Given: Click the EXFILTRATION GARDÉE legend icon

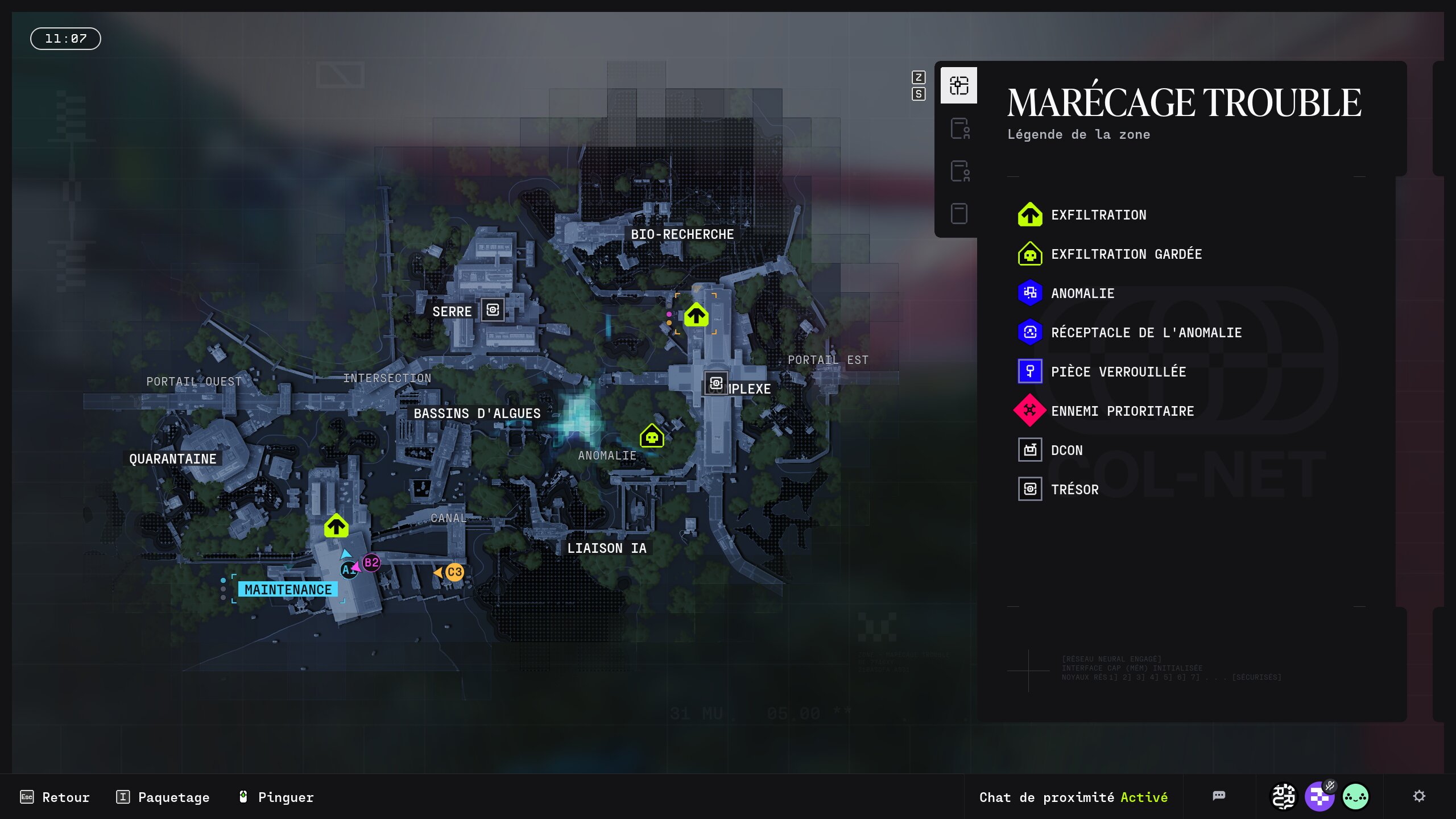Looking at the screenshot, I should click(x=1031, y=254).
